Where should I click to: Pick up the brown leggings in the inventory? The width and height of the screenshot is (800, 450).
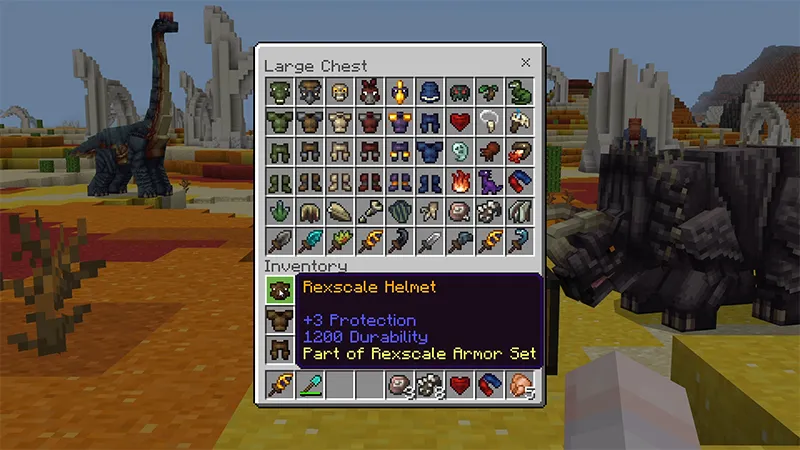279,350
